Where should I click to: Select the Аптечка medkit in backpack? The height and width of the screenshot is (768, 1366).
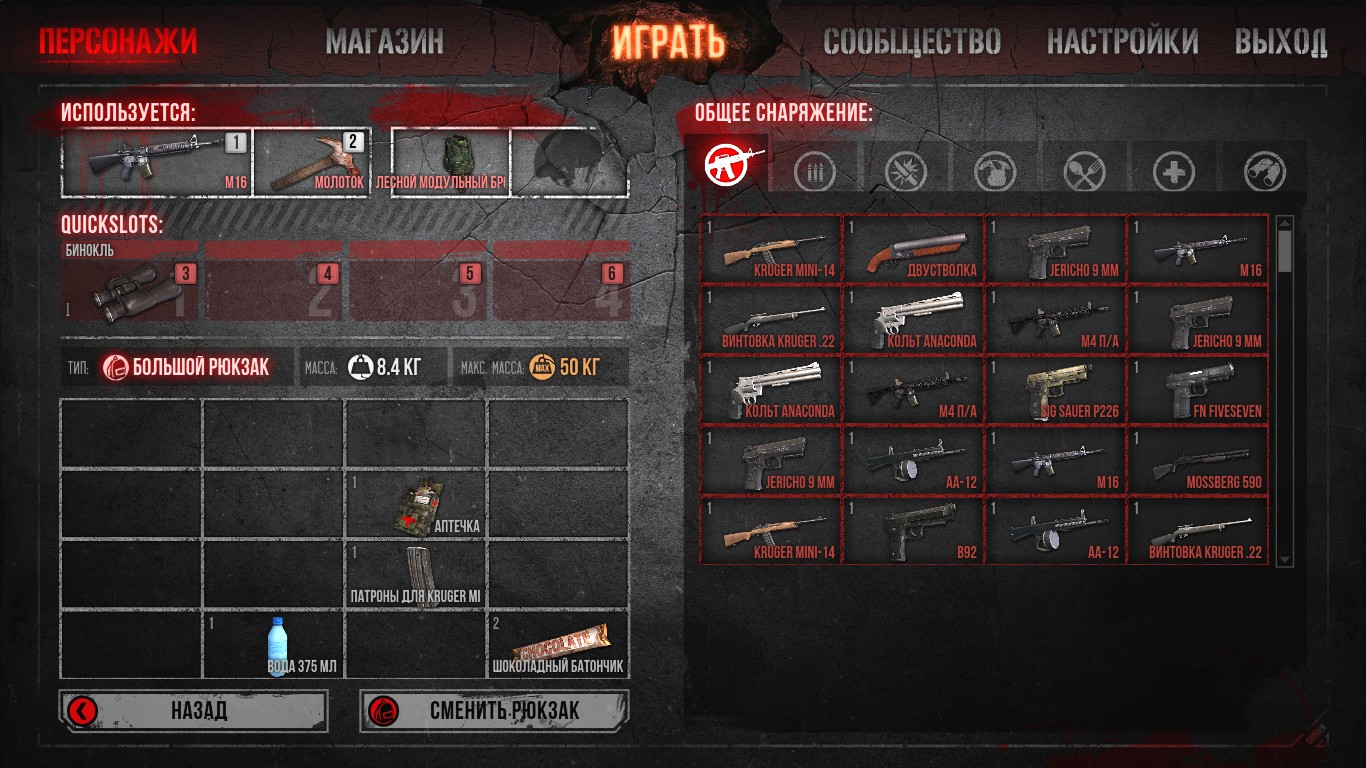coord(416,504)
